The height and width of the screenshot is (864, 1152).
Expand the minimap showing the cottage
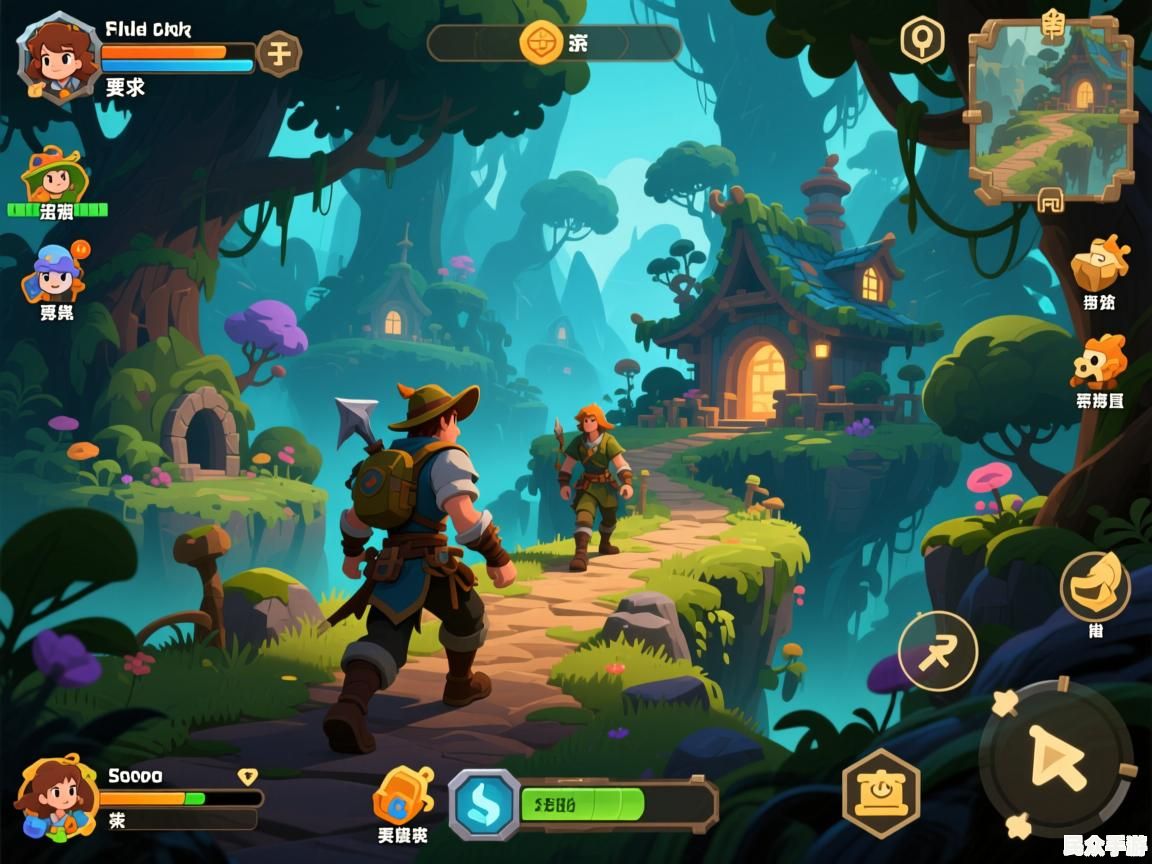pos(1051,108)
